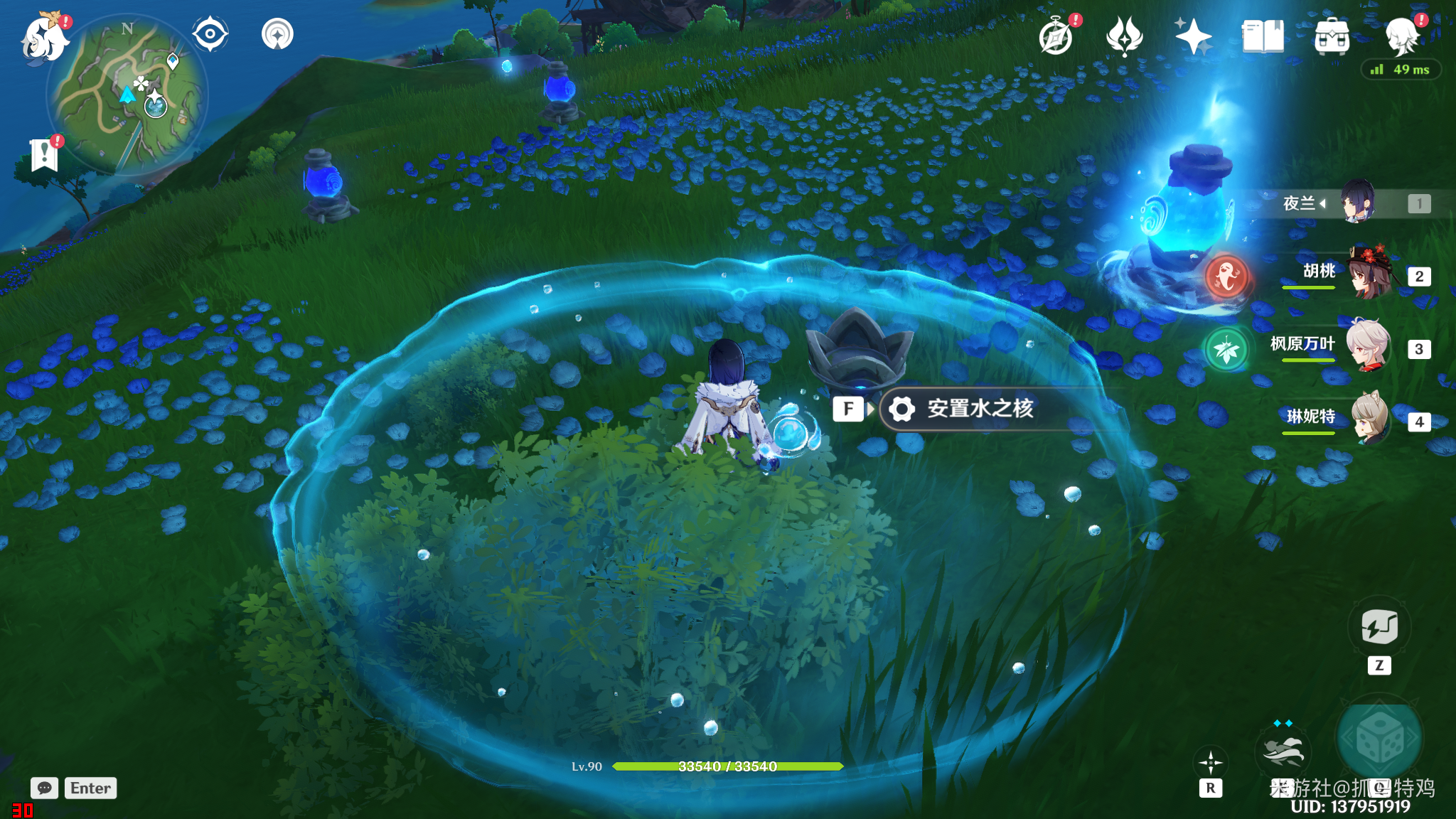
Task: Open the backpack inventory
Action: pos(1332,36)
